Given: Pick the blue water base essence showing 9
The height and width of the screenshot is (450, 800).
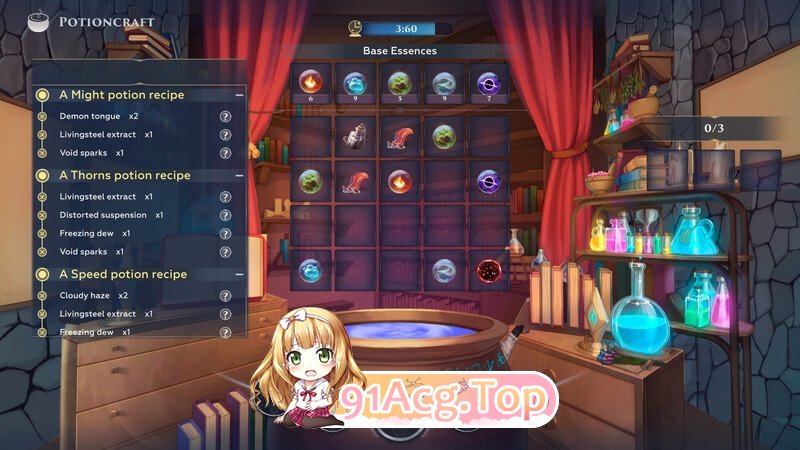Looking at the screenshot, I should pyautogui.click(x=355, y=83).
